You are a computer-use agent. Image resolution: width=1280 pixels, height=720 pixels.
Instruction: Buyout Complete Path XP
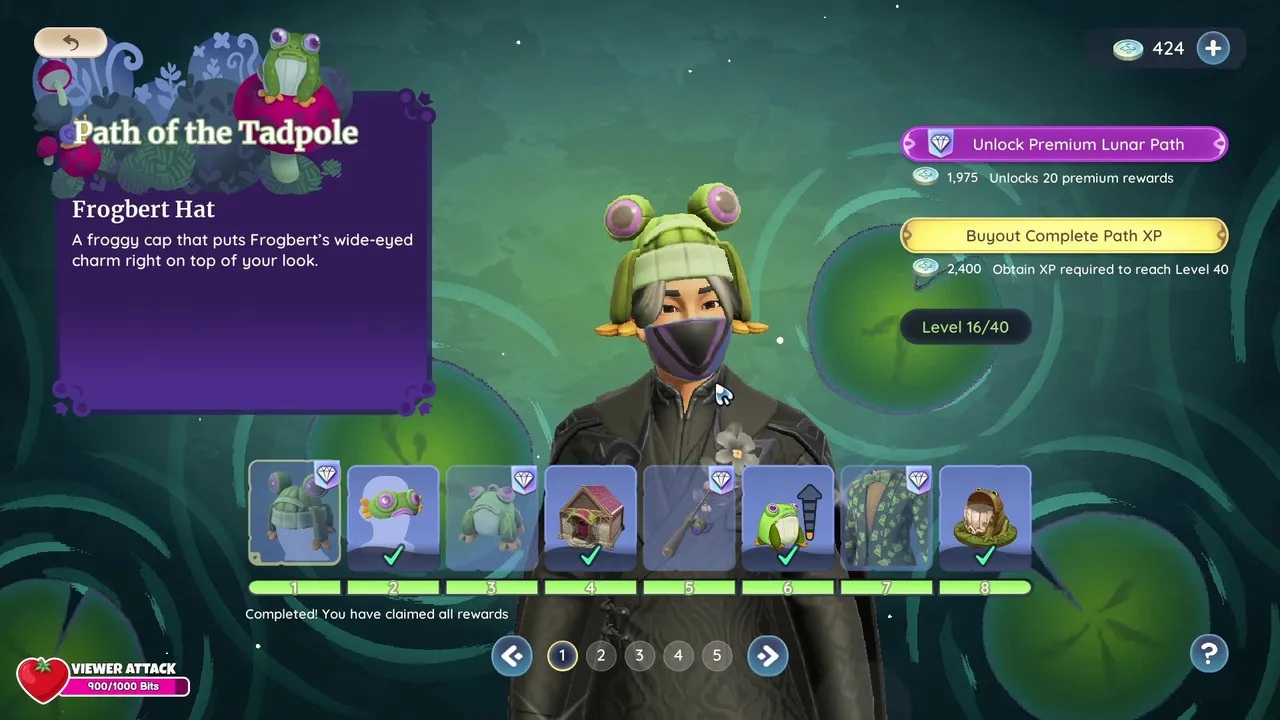1064,236
